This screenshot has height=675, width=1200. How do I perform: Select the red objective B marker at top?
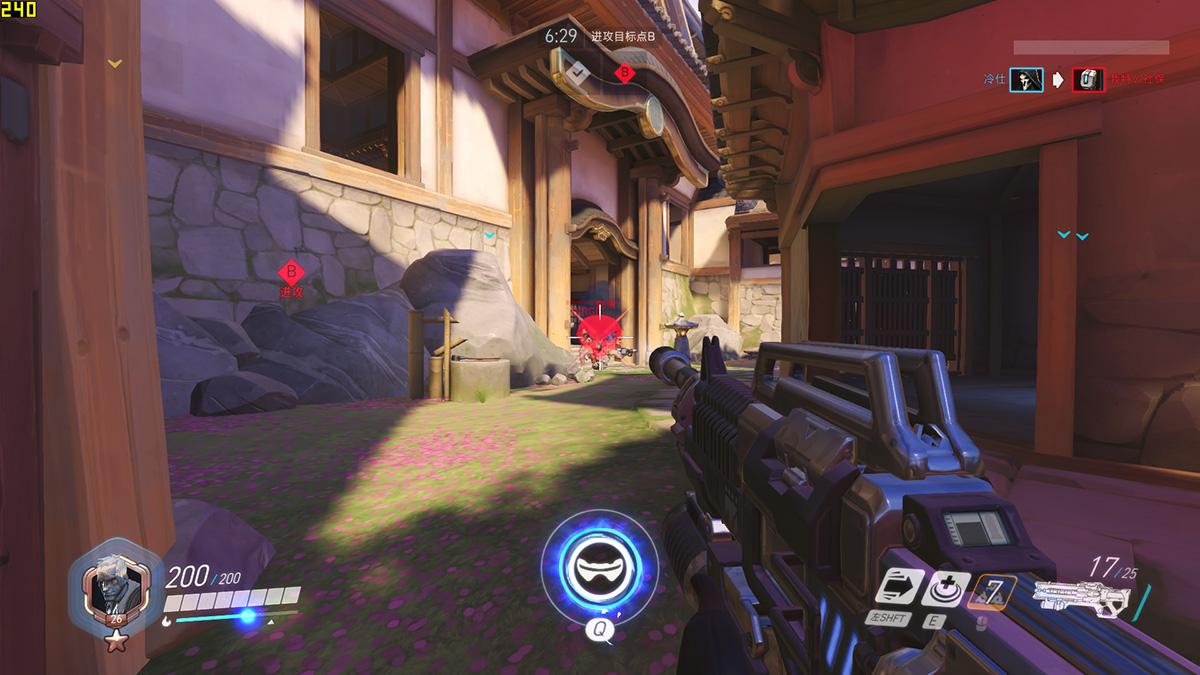click(x=625, y=72)
